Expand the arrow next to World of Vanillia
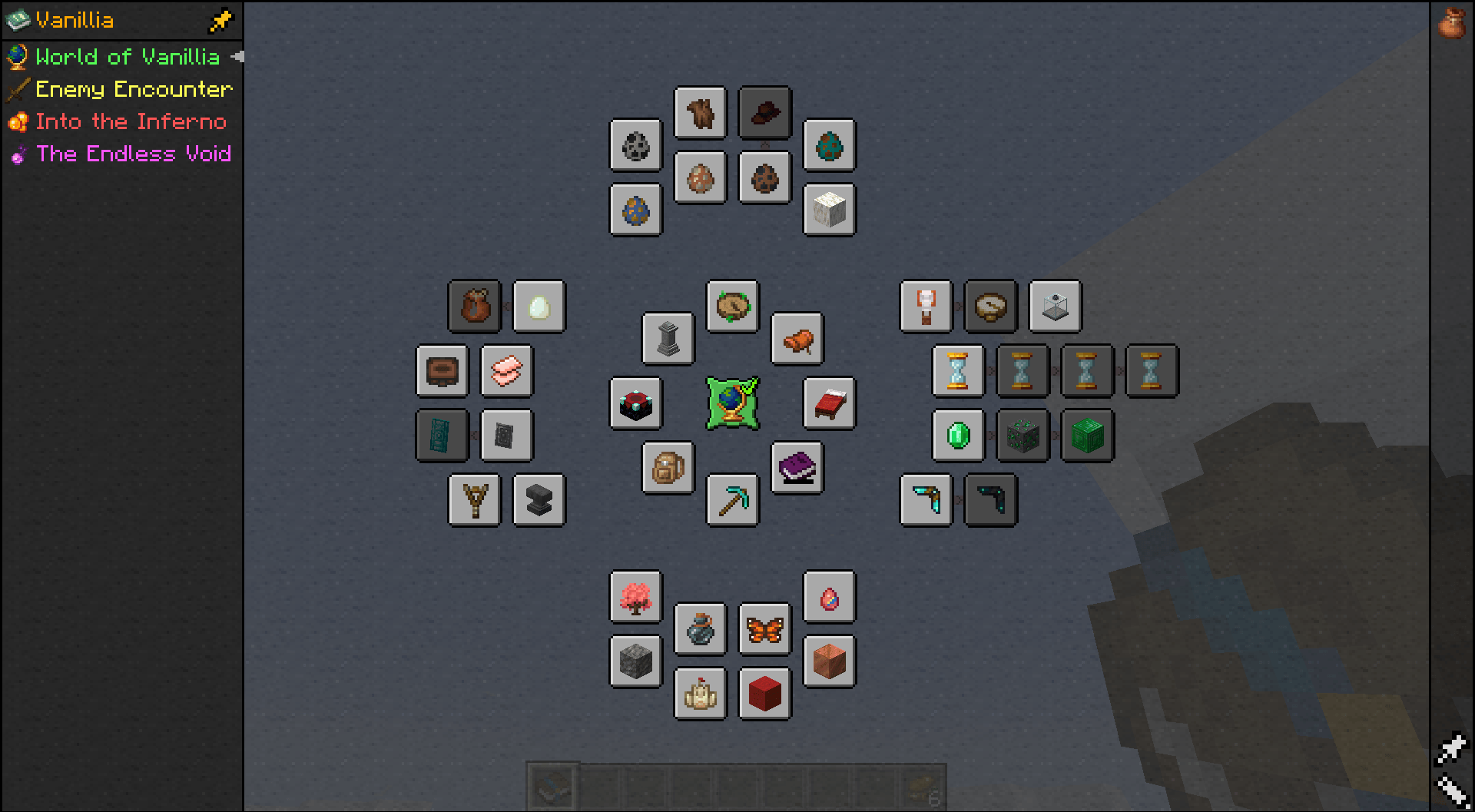 point(237,57)
